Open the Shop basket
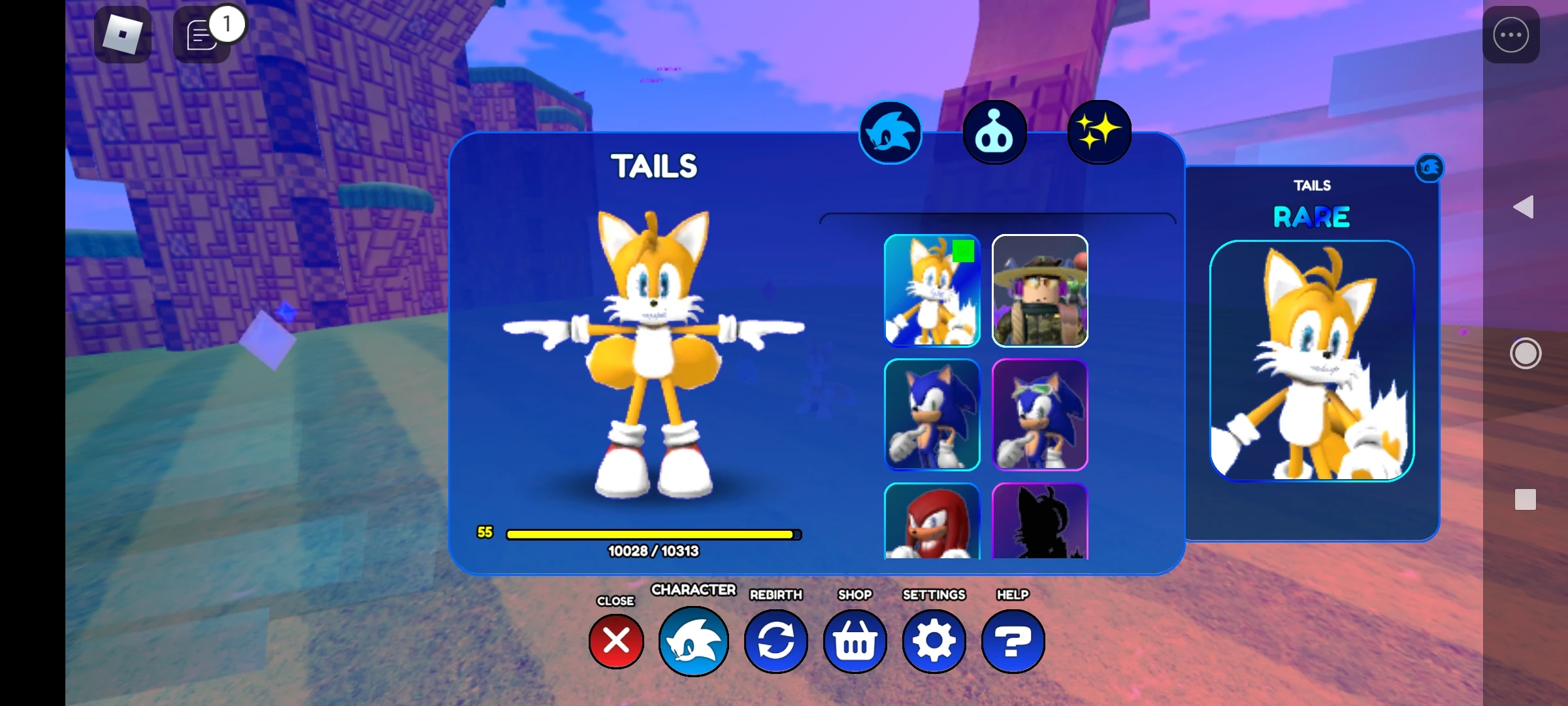This screenshot has width=1568, height=706. [855, 641]
